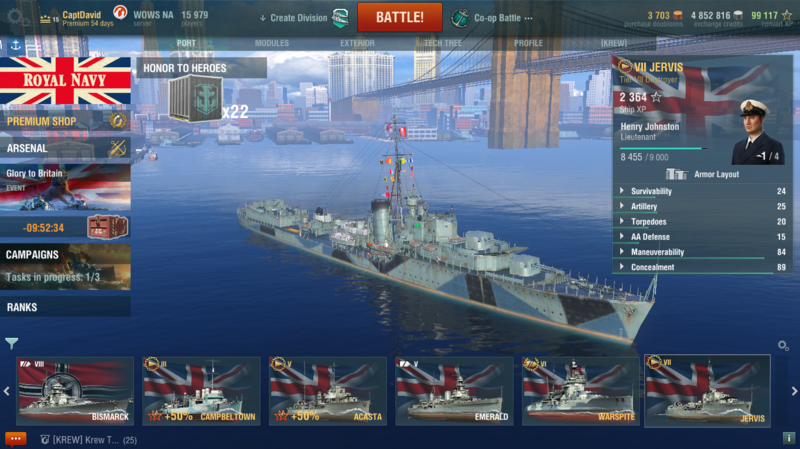The width and height of the screenshot is (800, 449).
Task: Pick the Warspite from the carousel
Action: pos(580,391)
